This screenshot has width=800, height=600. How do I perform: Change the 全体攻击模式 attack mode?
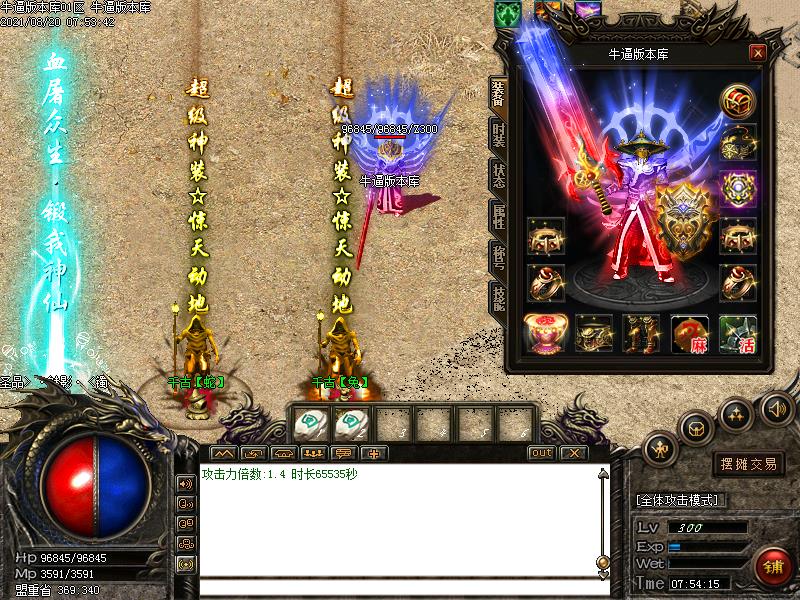pyautogui.click(x=682, y=499)
